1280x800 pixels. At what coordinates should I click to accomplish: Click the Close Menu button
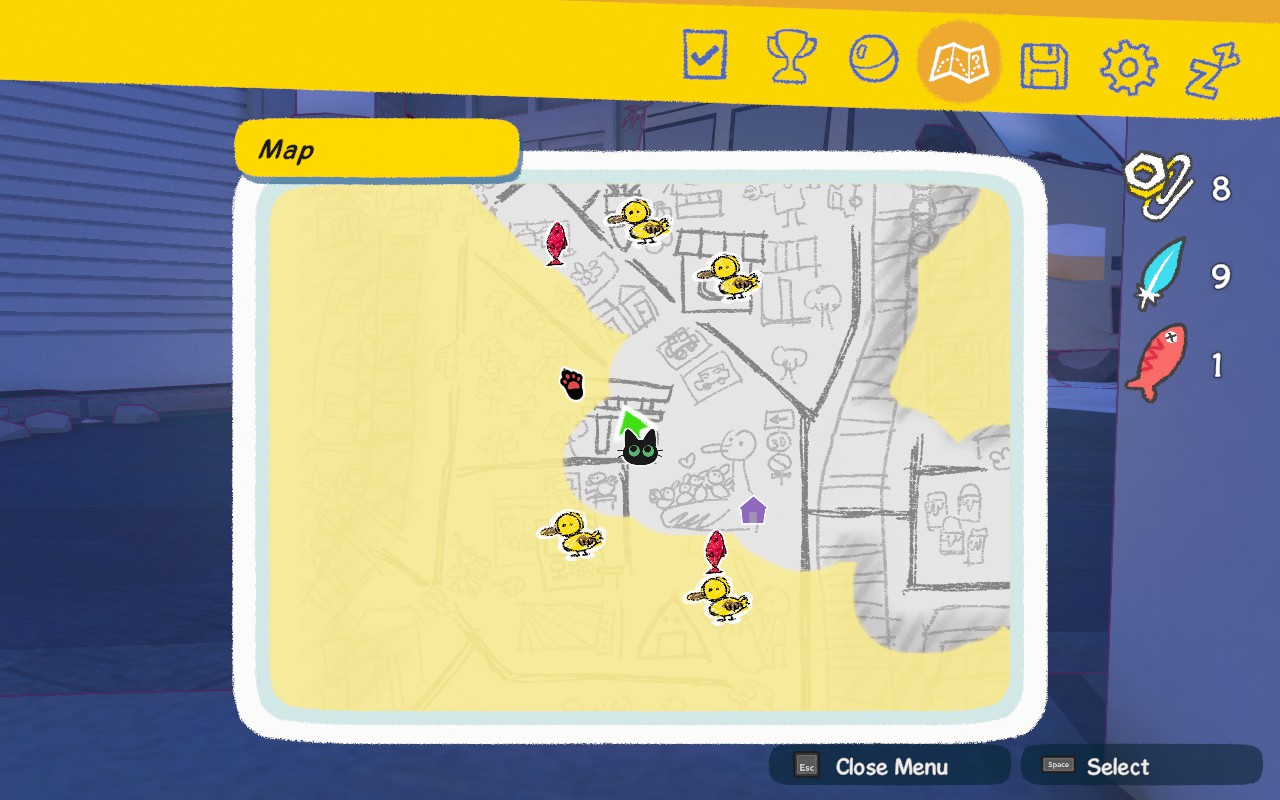(888, 767)
